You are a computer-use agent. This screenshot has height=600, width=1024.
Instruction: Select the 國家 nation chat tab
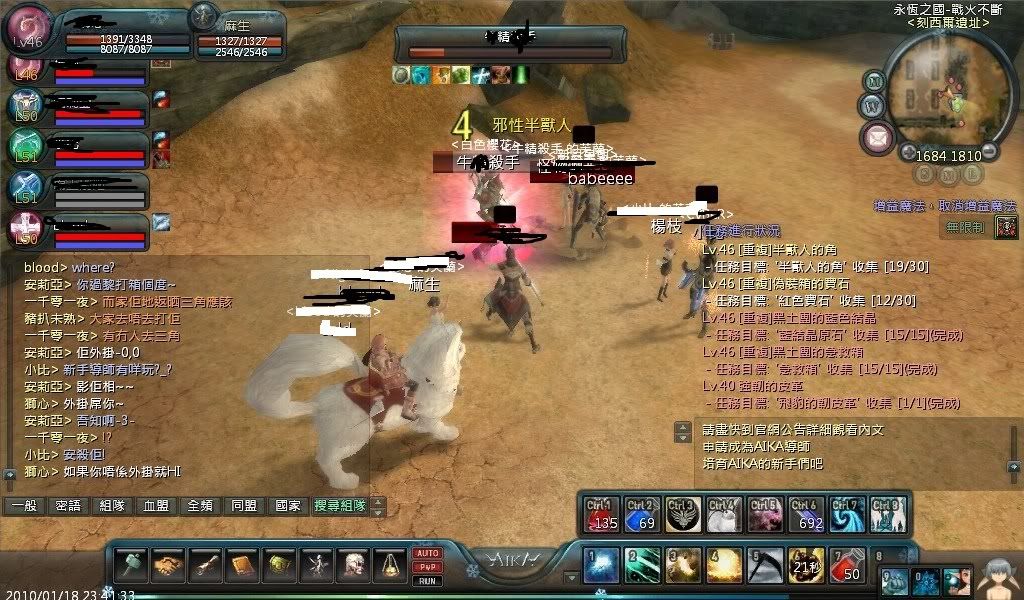[287, 506]
